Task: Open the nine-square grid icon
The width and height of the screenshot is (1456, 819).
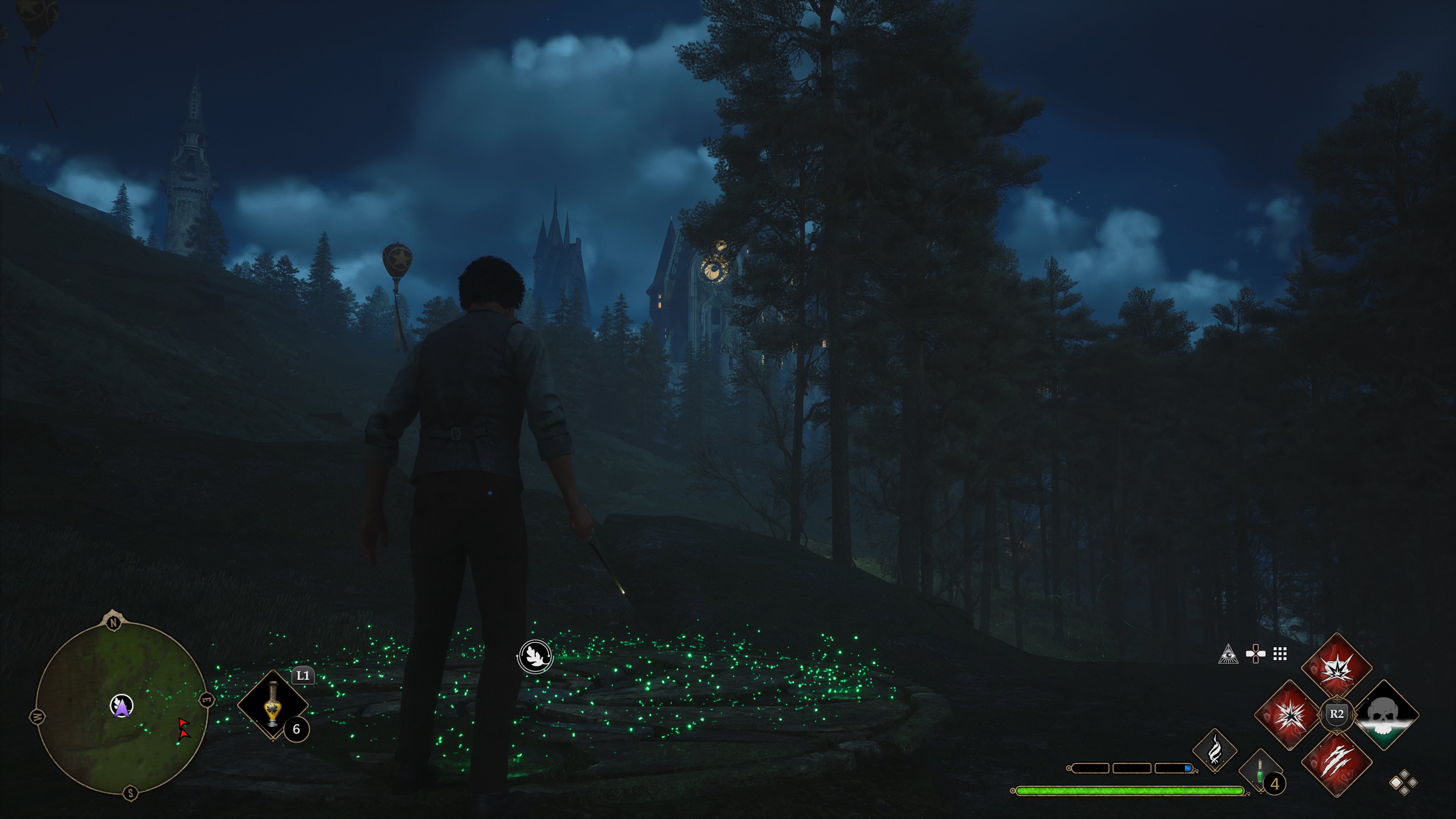Action: 1280,654
